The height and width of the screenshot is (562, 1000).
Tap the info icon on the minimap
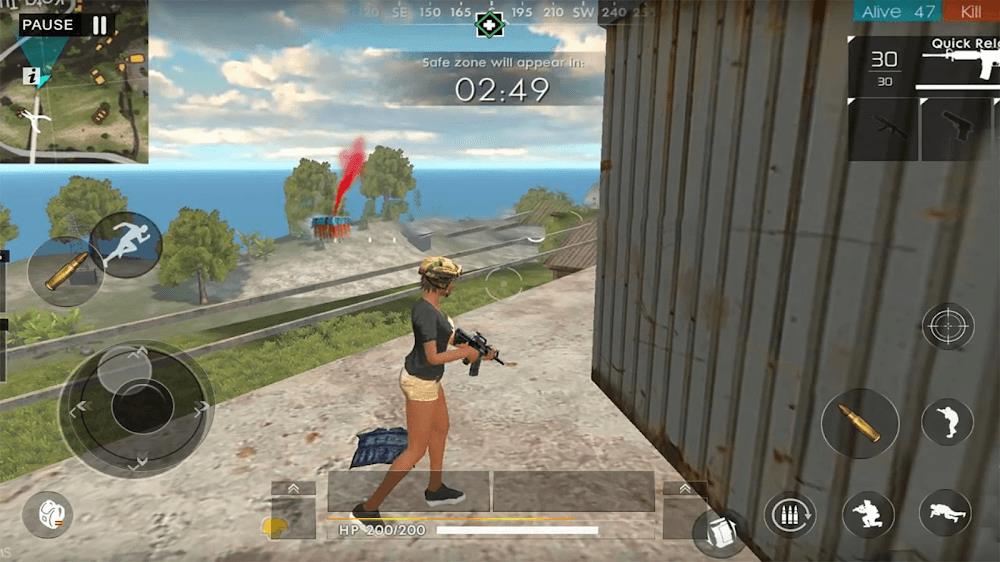(x=34, y=76)
